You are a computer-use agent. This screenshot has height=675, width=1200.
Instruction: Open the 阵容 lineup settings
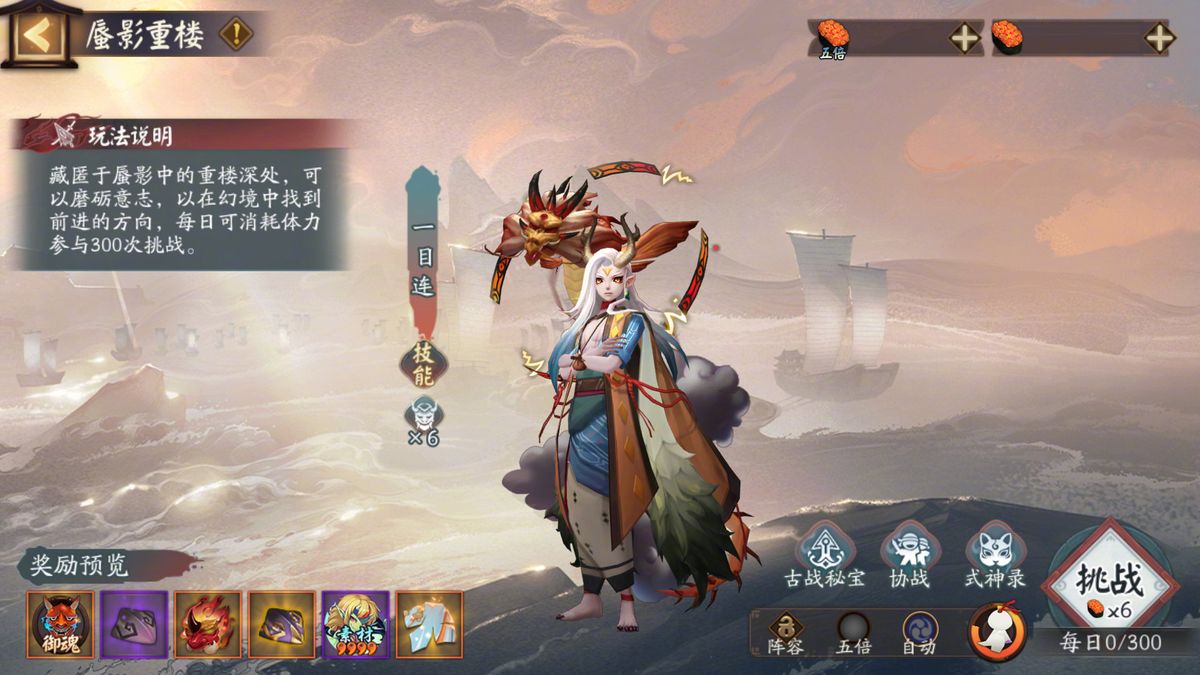tap(785, 633)
